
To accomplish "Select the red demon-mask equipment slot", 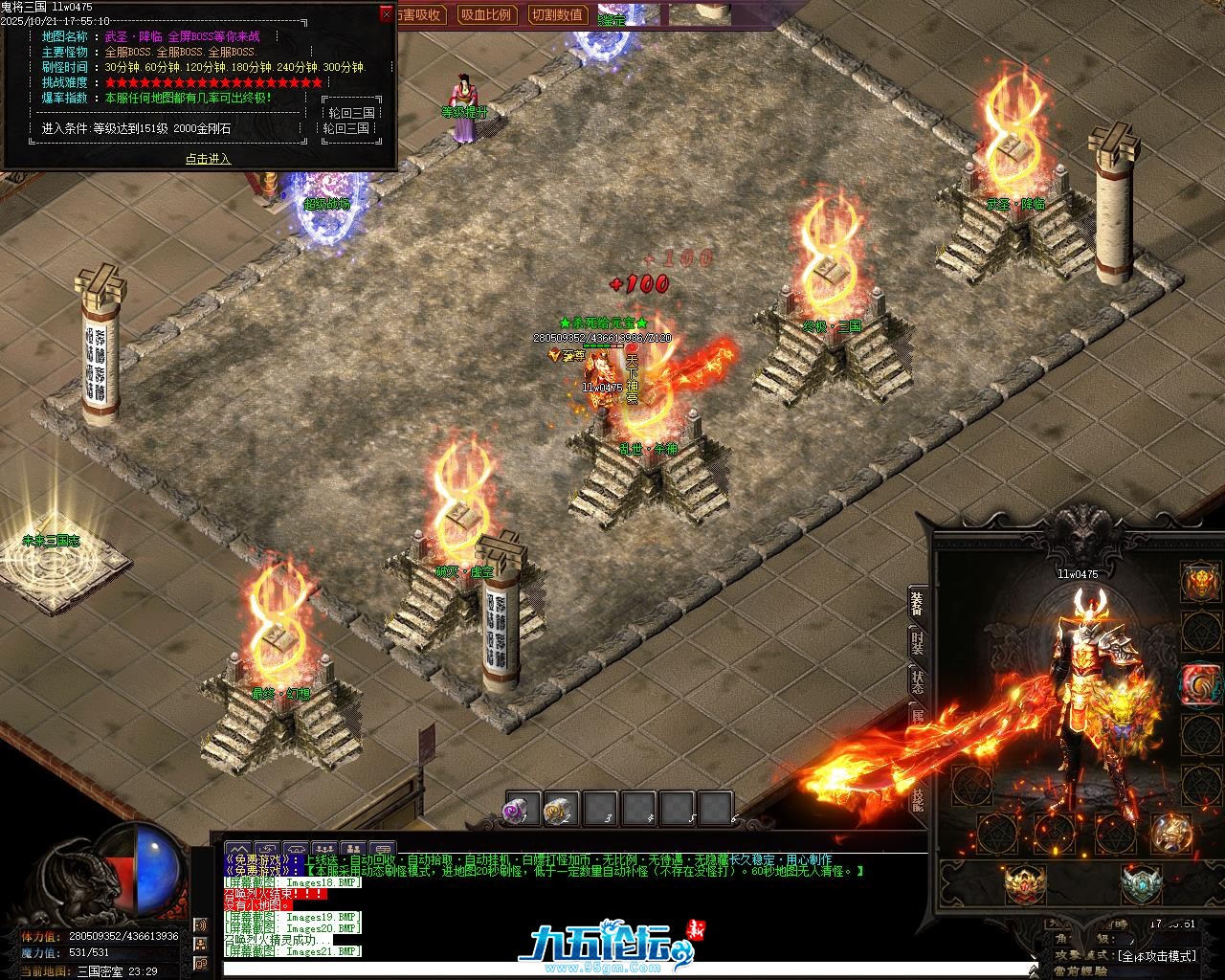I will click(x=1200, y=581).
